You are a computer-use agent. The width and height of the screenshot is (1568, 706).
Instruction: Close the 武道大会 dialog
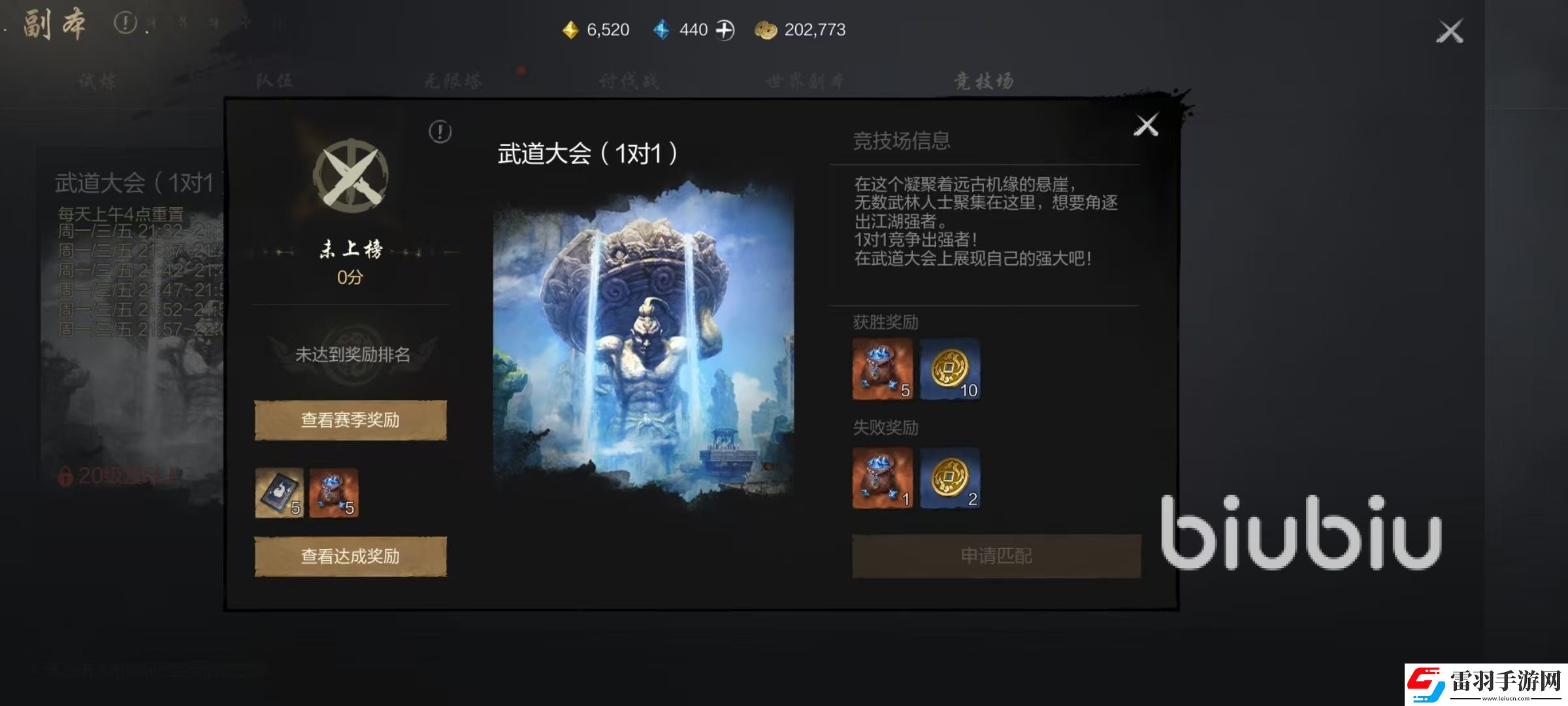pos(1148,125)
